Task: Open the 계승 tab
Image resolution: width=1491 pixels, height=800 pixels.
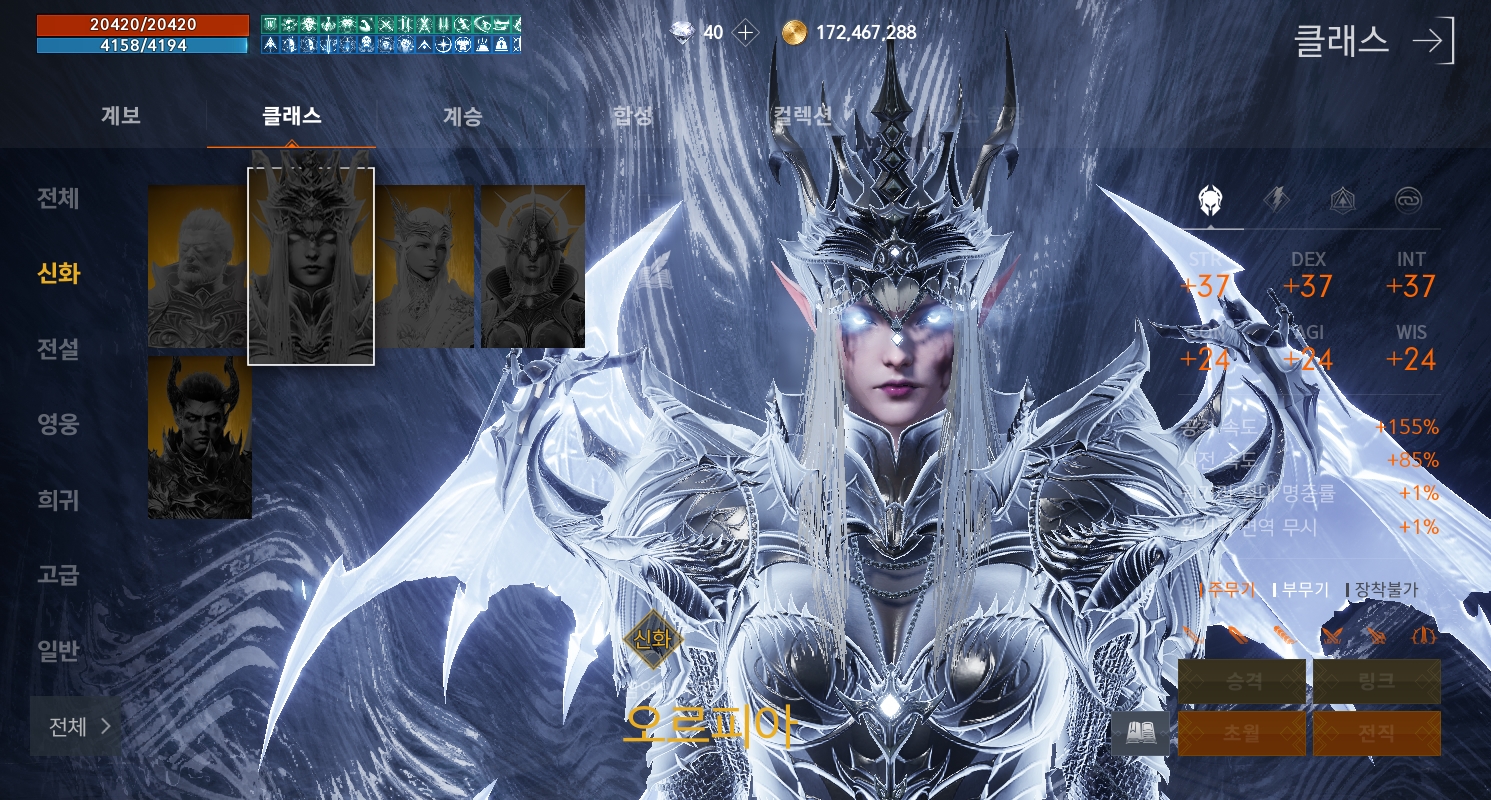Action: click(x=462, y=116)
